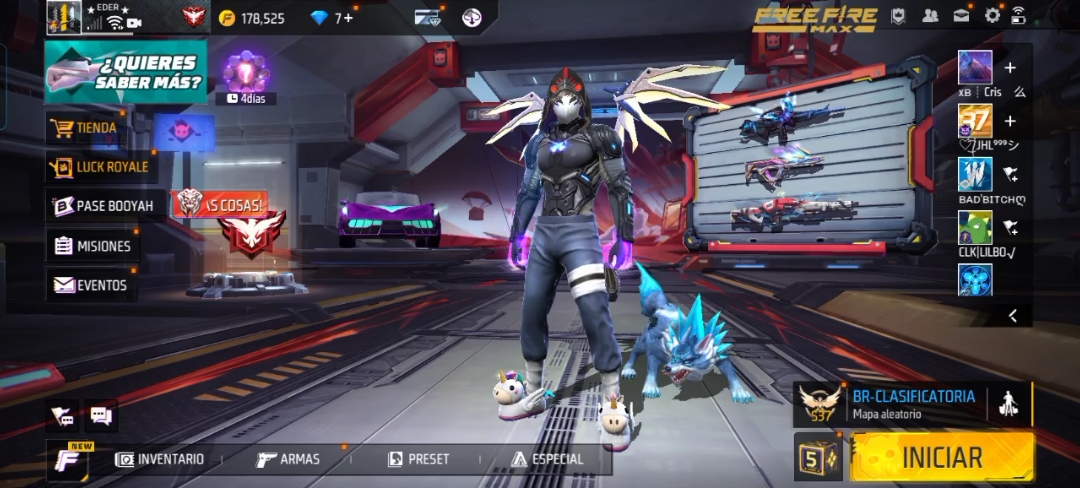Invite friend Cris with plus button
Viewport: 1080px width, 488px height.
(1010, 68)
